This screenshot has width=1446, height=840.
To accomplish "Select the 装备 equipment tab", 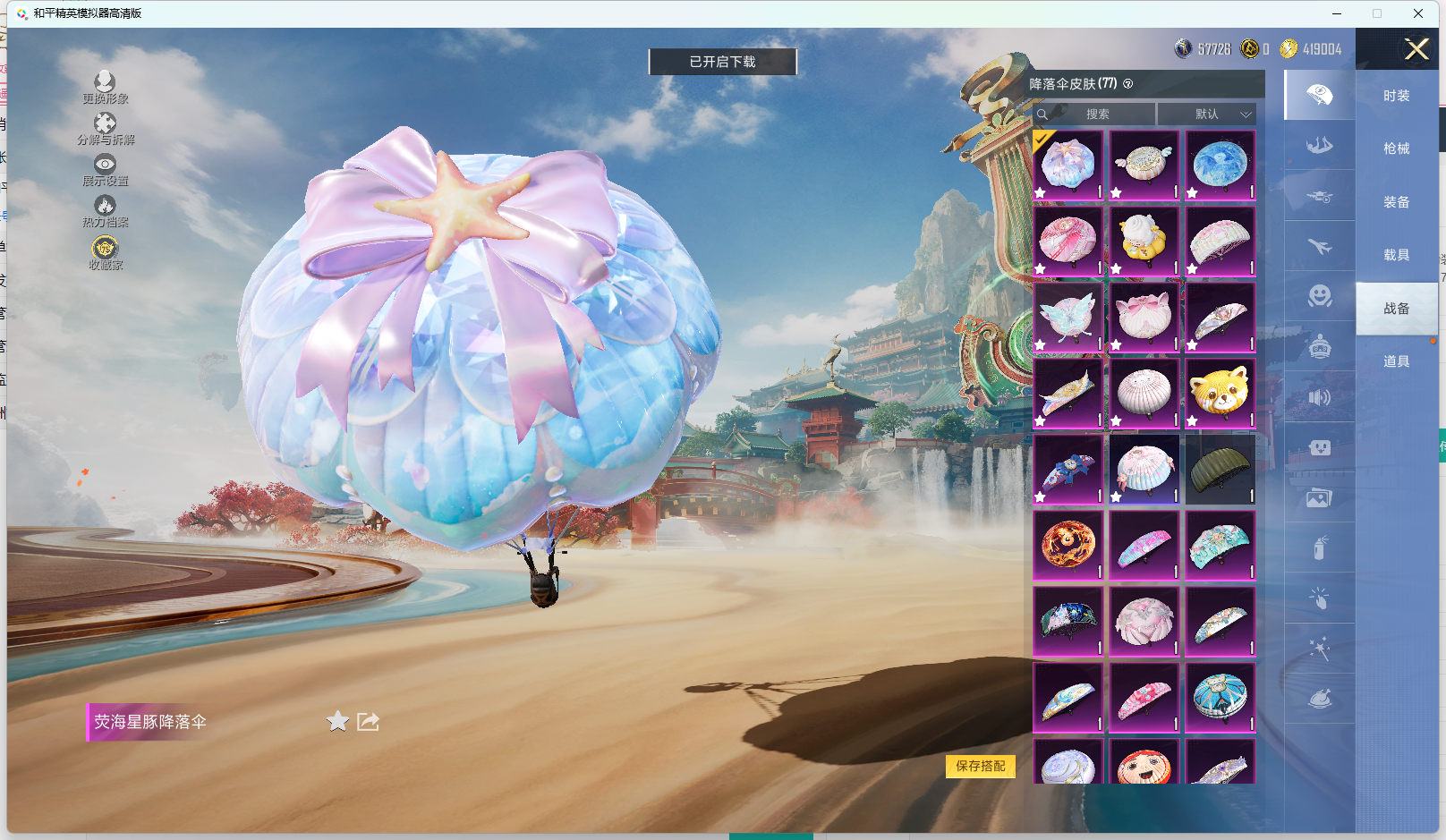I will [1396, 202].
